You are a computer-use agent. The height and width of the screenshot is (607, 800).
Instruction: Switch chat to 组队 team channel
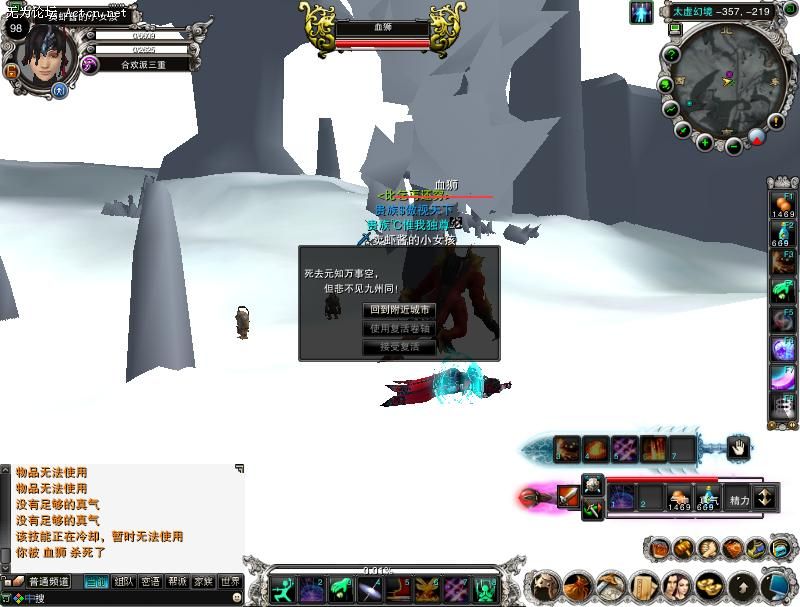coord(124,581)
